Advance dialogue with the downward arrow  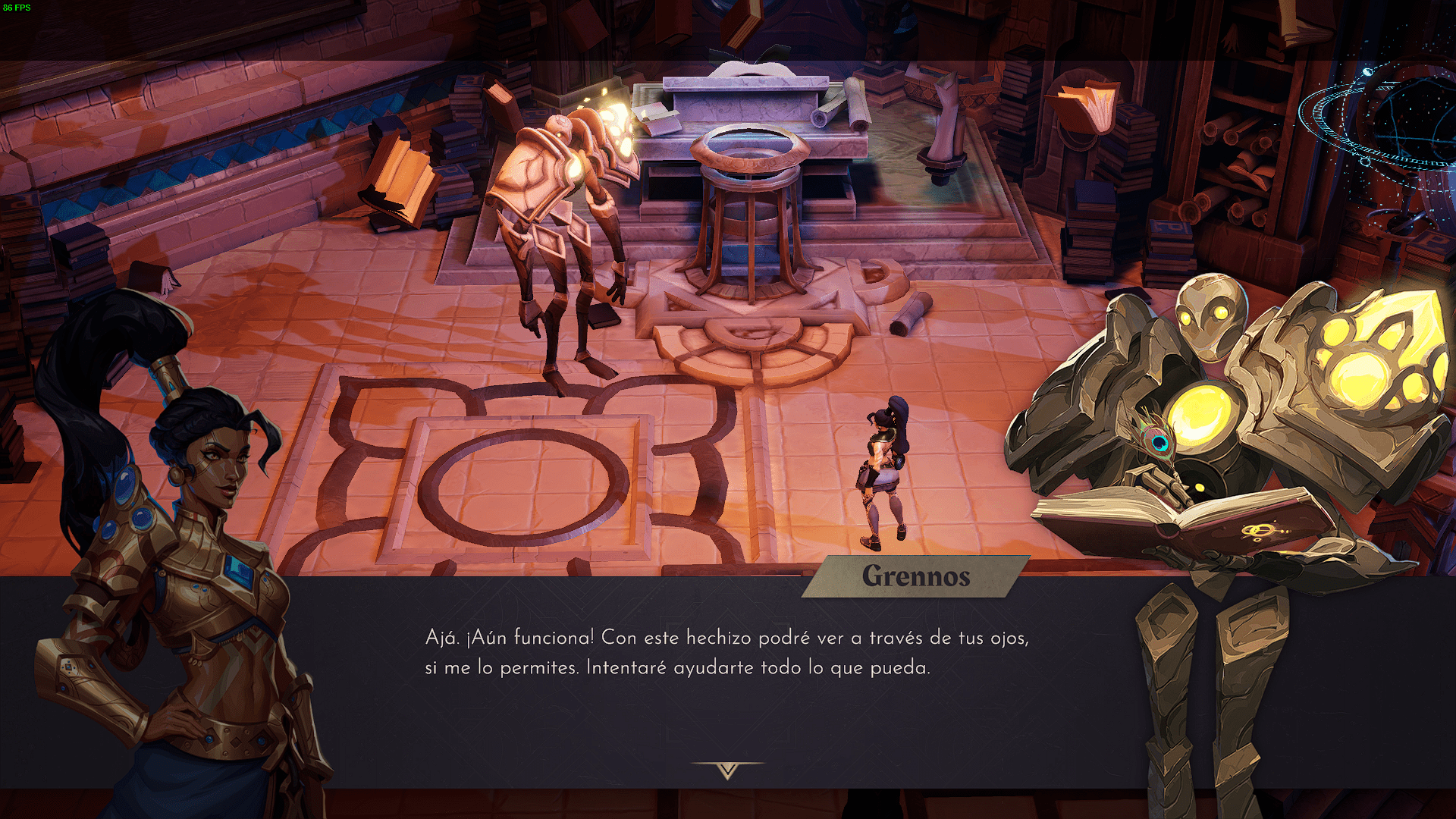[727, 770]
